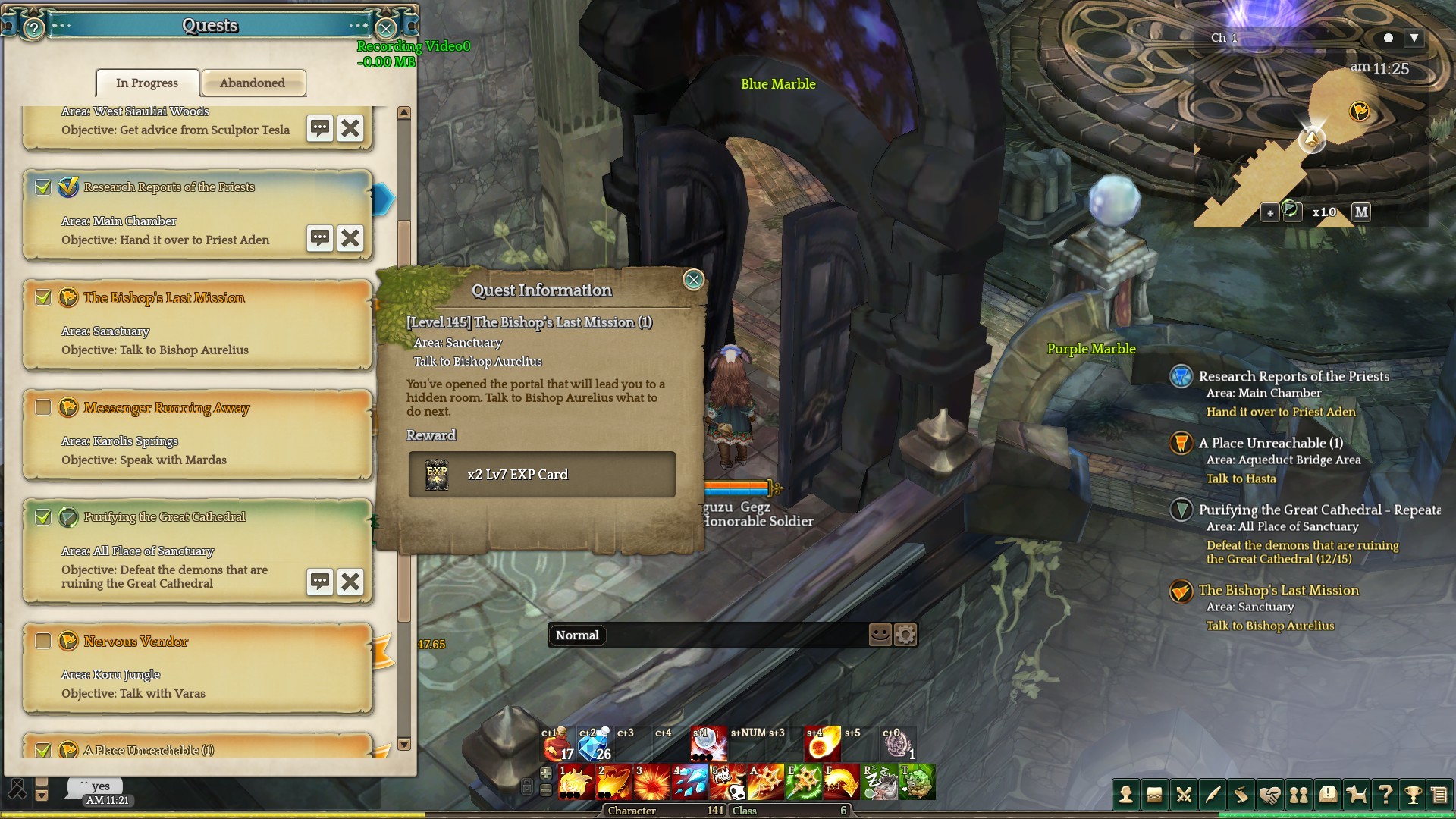
Task: Open the companion pet menu icon
Action: tap(1356, 795)
